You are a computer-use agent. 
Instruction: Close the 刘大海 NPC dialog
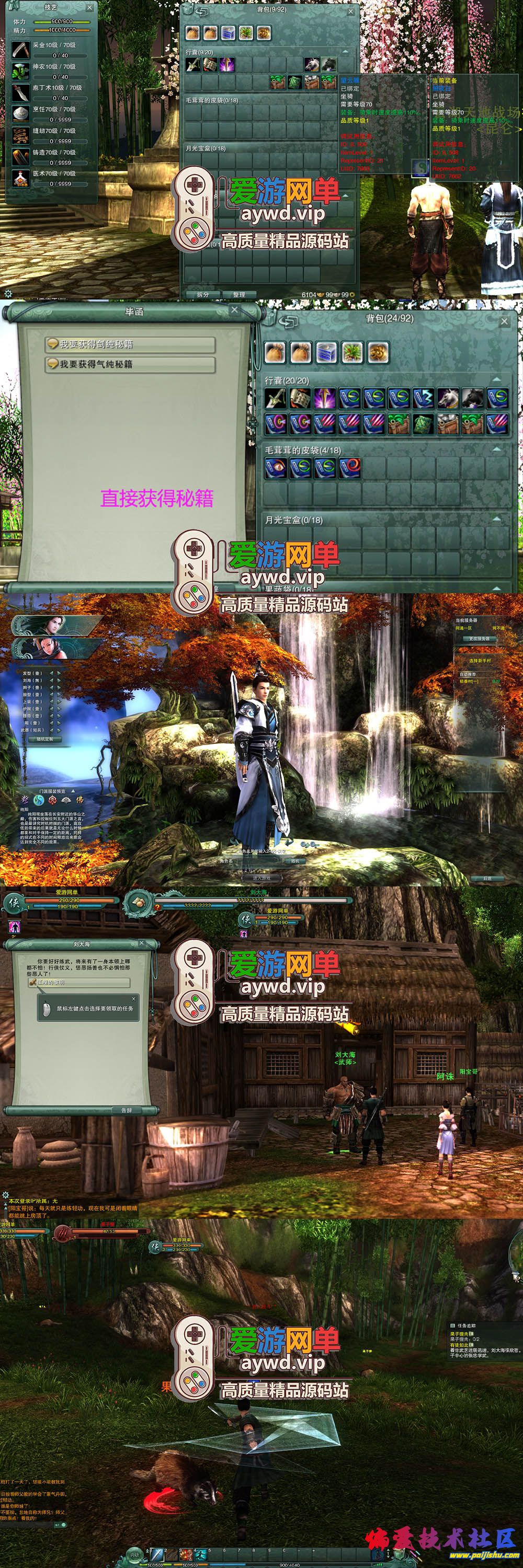click(141, 943)
